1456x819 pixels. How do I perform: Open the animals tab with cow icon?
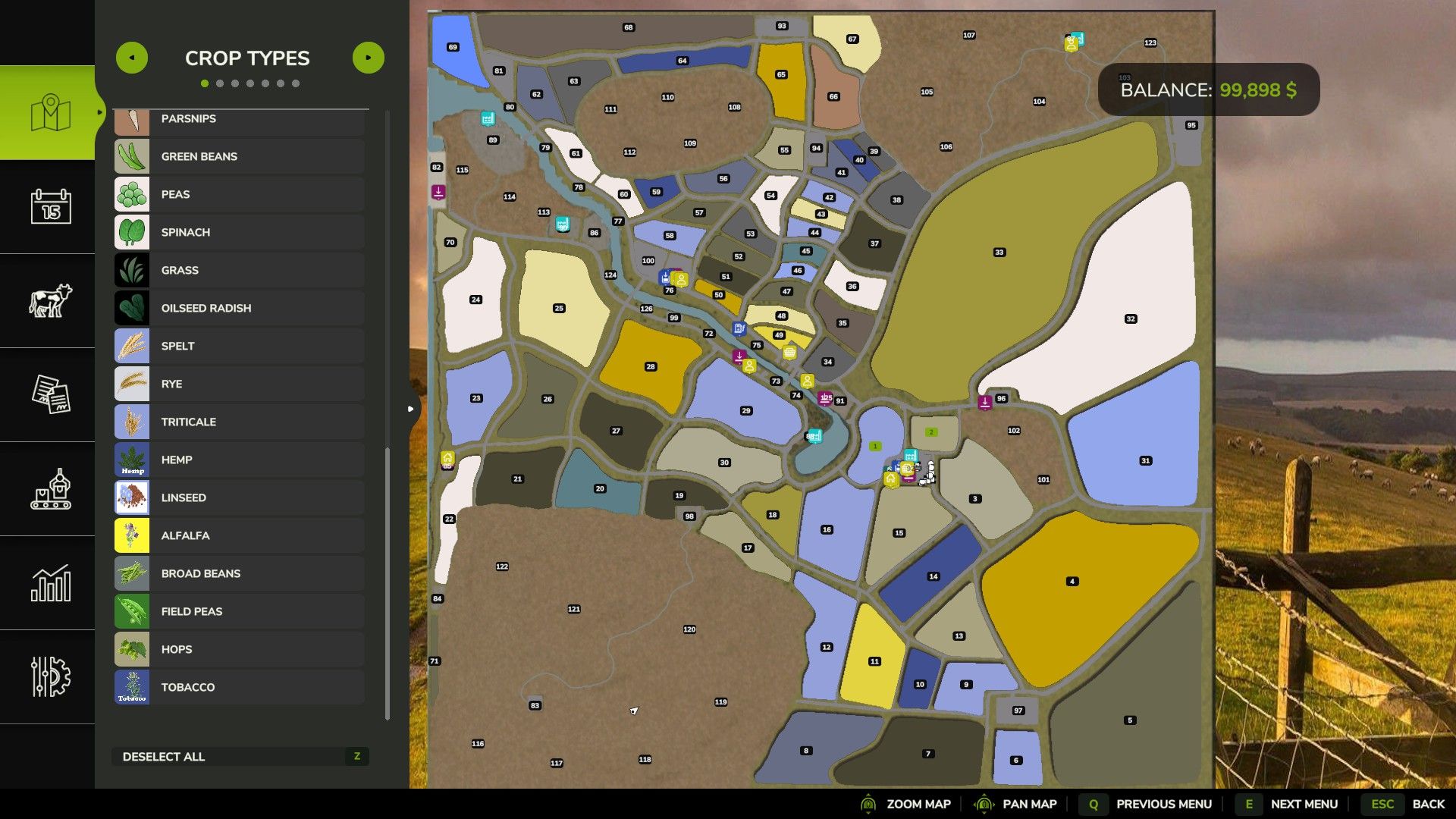(50, 300)
